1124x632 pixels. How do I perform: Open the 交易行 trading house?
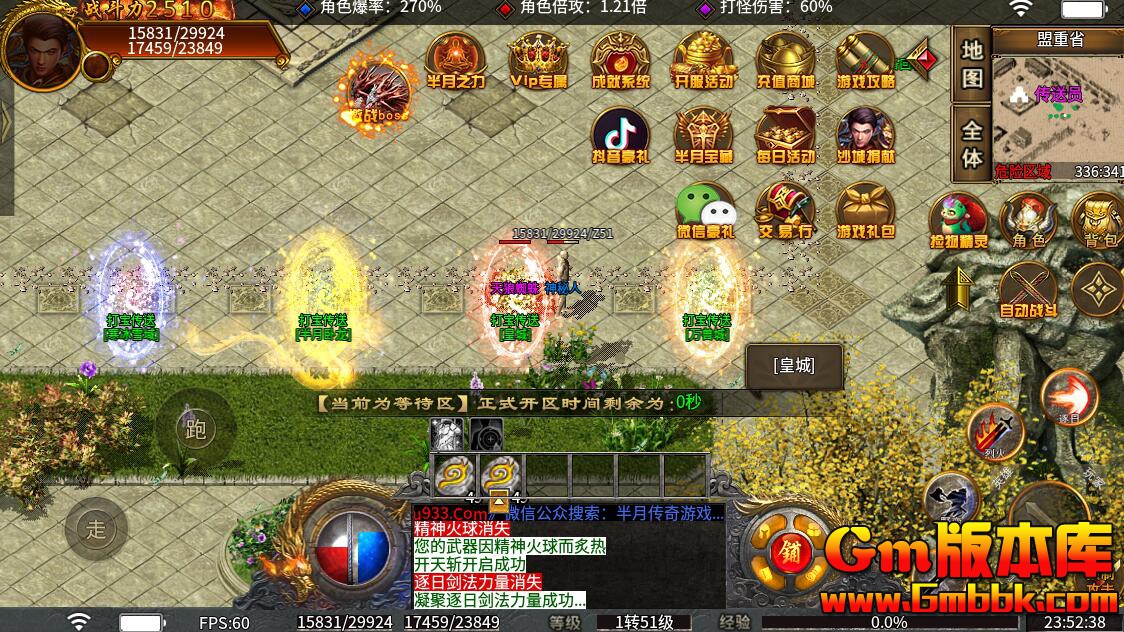click(x=785, y=211)
